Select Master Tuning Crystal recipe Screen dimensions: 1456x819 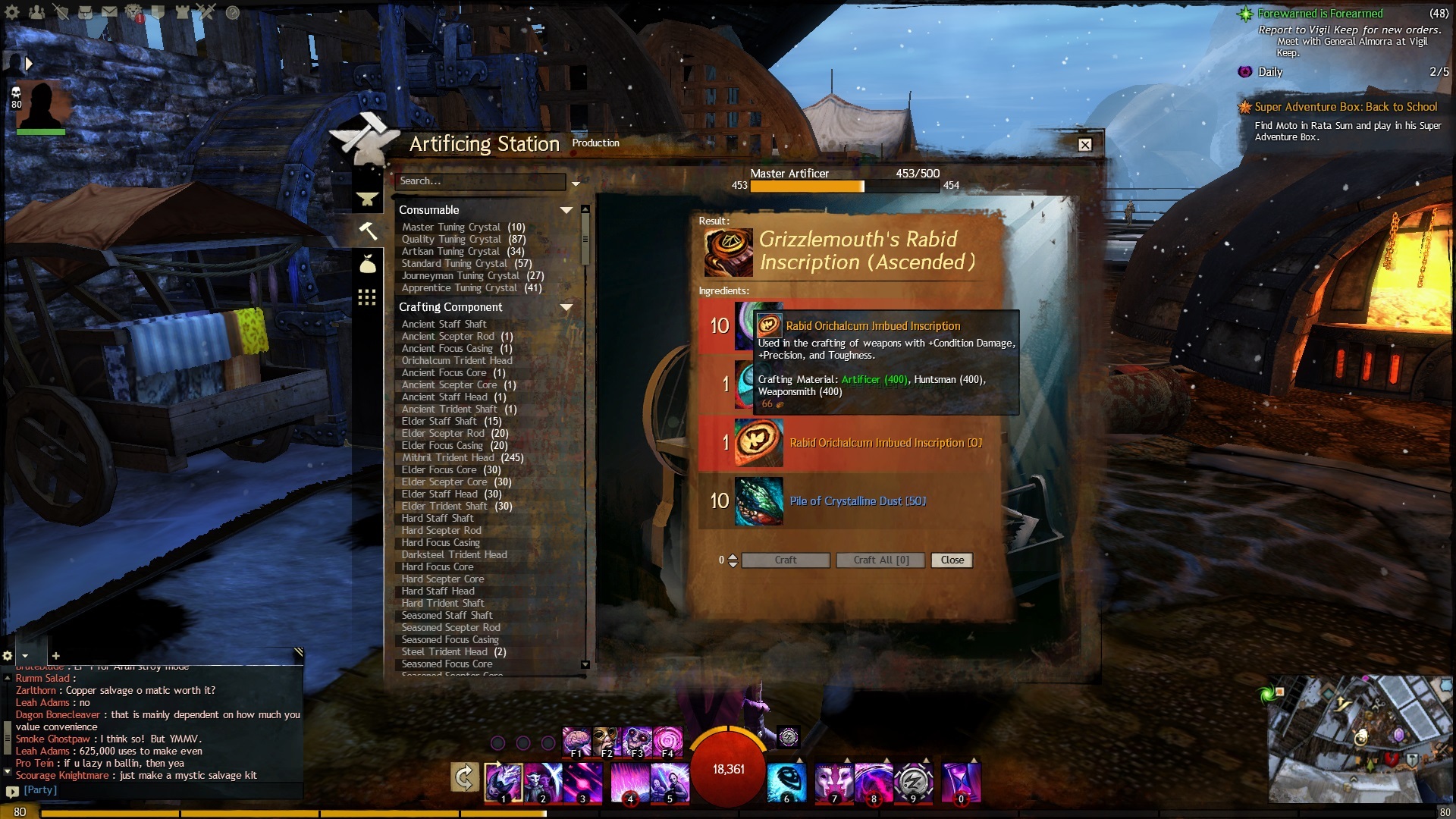pyautogui.click(x=451, y=227)
